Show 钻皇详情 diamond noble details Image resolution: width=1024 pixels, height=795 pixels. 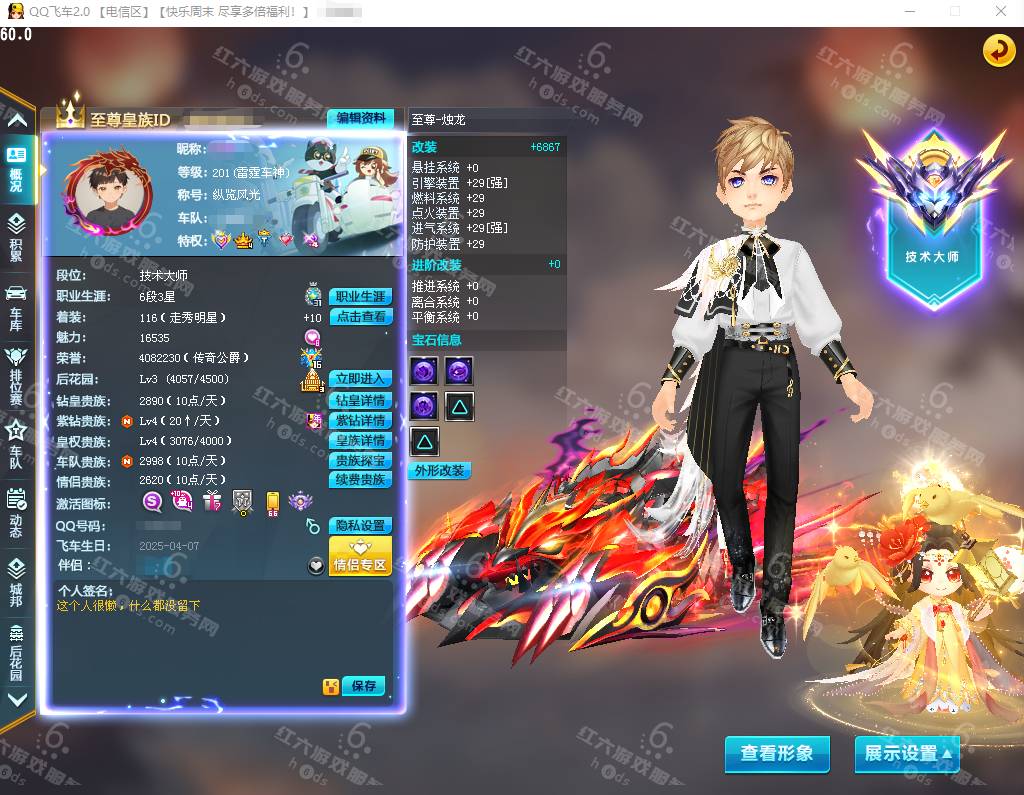click(x=360, y=400)
